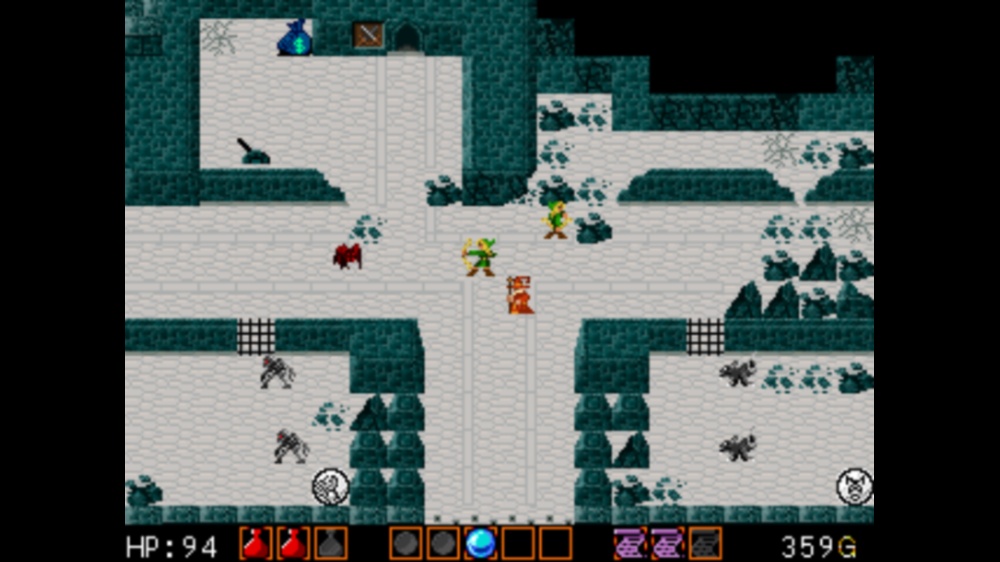Tap the round white face icon

click(854, 487)
